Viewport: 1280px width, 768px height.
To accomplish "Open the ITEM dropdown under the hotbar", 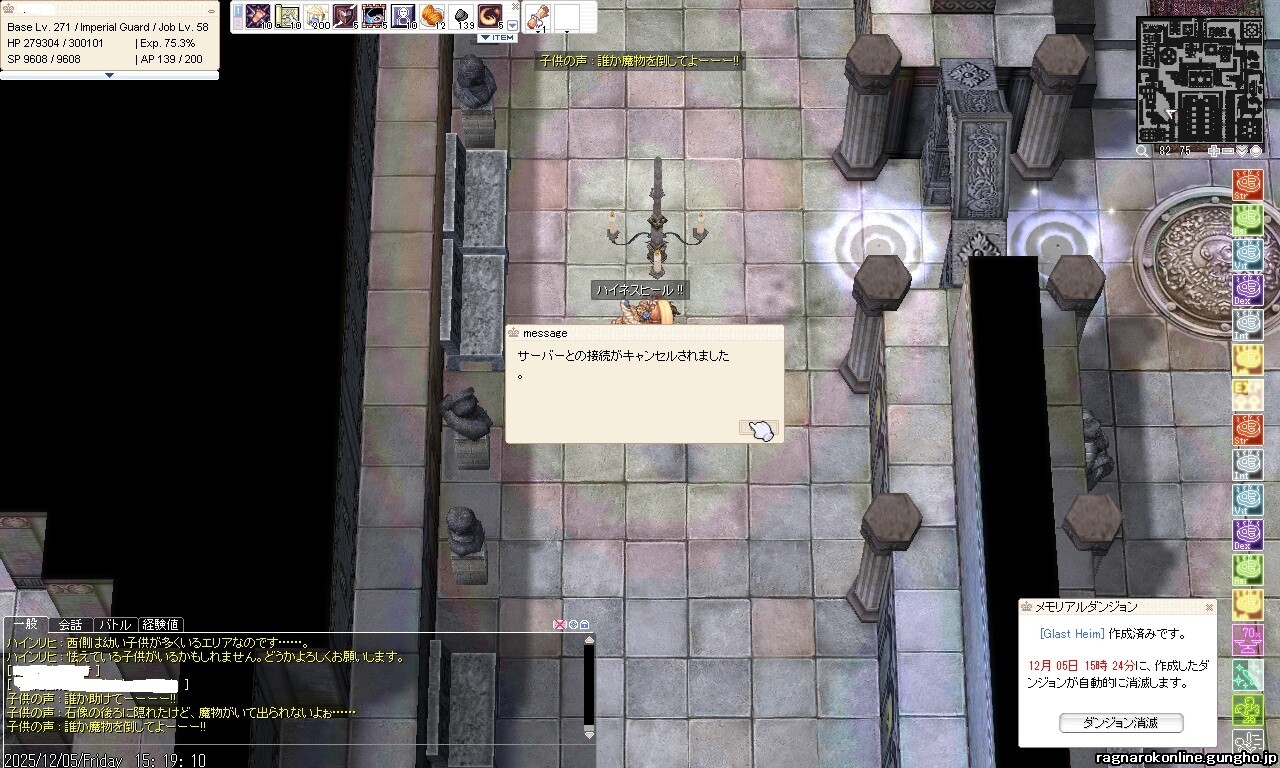I will tap(497, 38).
